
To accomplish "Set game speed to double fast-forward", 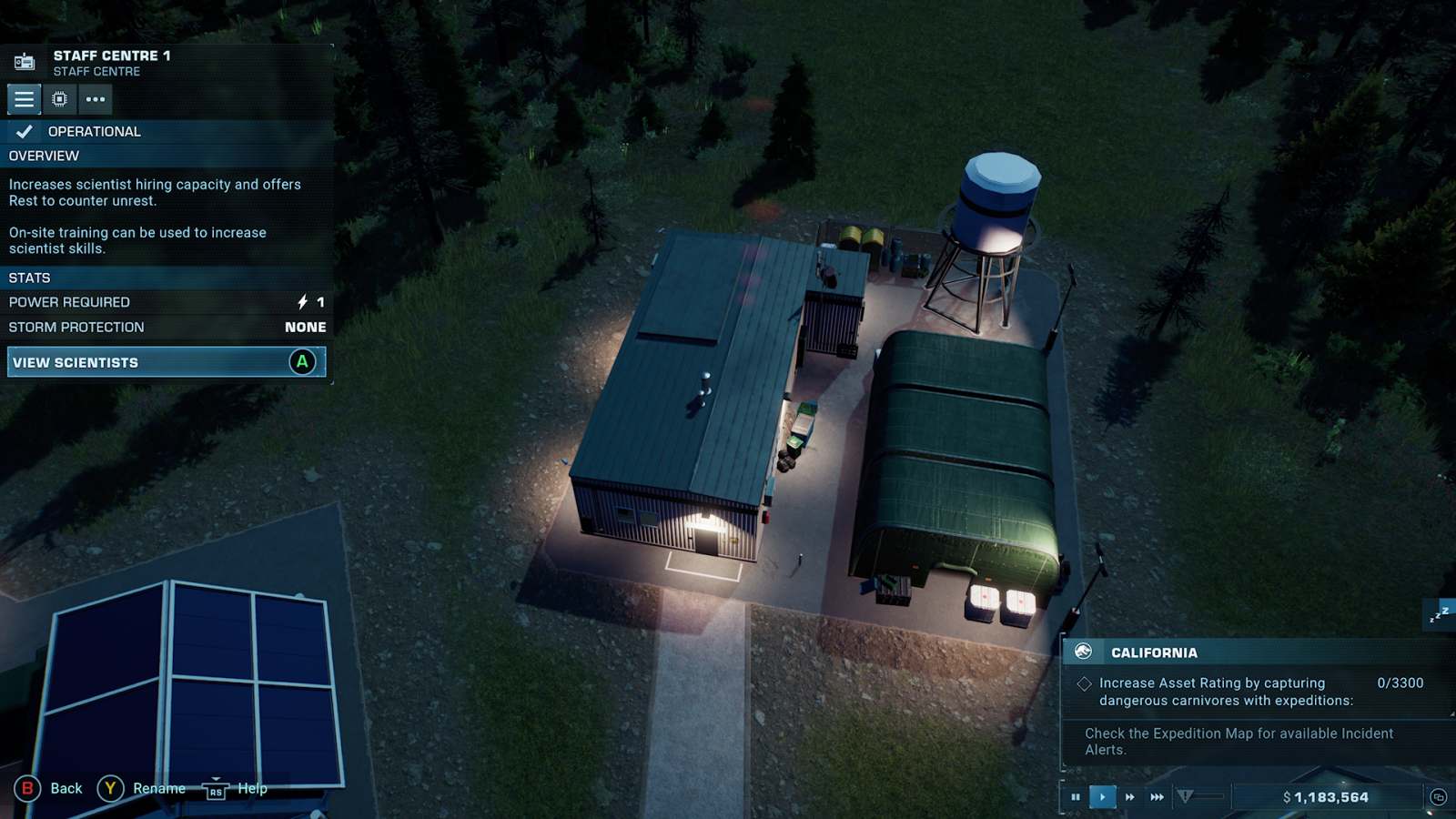I will (x=1130, y=797).
